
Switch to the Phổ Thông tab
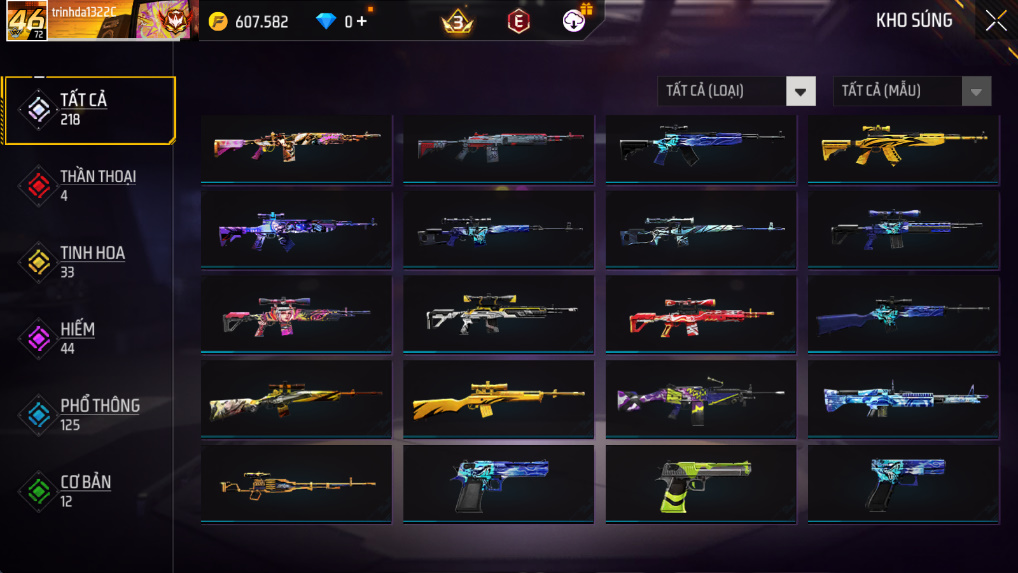coord(90,414)
